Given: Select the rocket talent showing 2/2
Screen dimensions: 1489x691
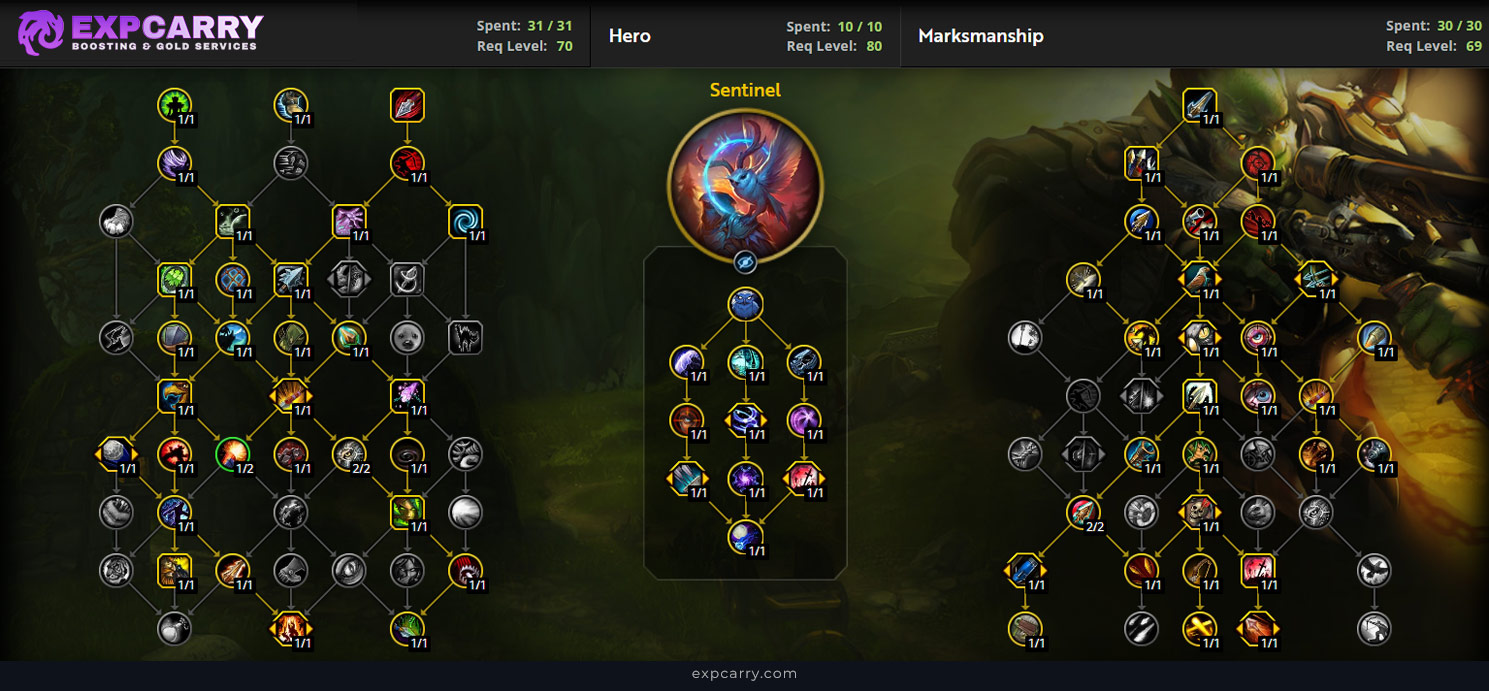Looking at the screenshot, I should 1082,512.
